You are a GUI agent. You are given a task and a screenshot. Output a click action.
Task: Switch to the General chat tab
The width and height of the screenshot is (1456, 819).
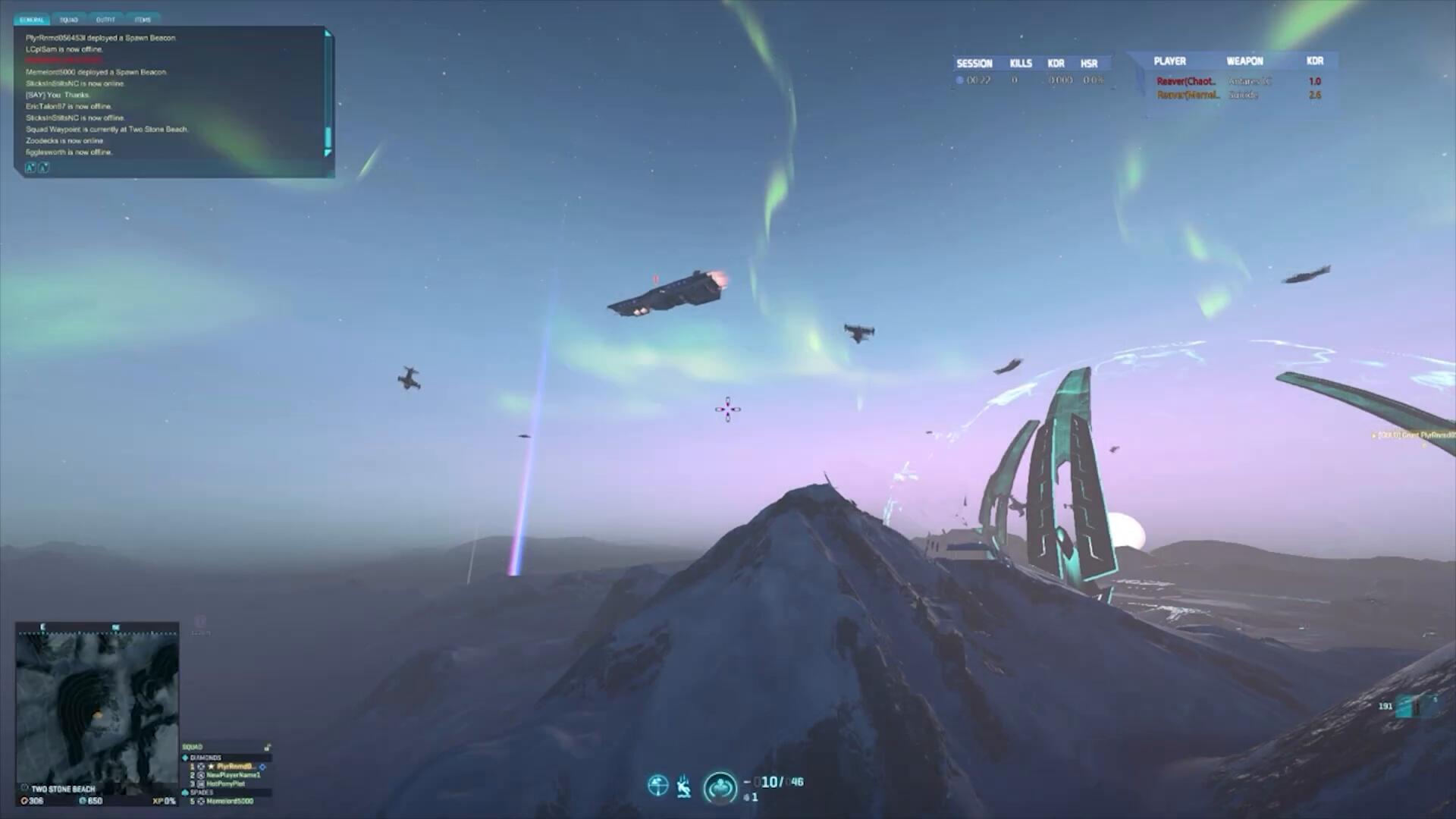point(32,20)
